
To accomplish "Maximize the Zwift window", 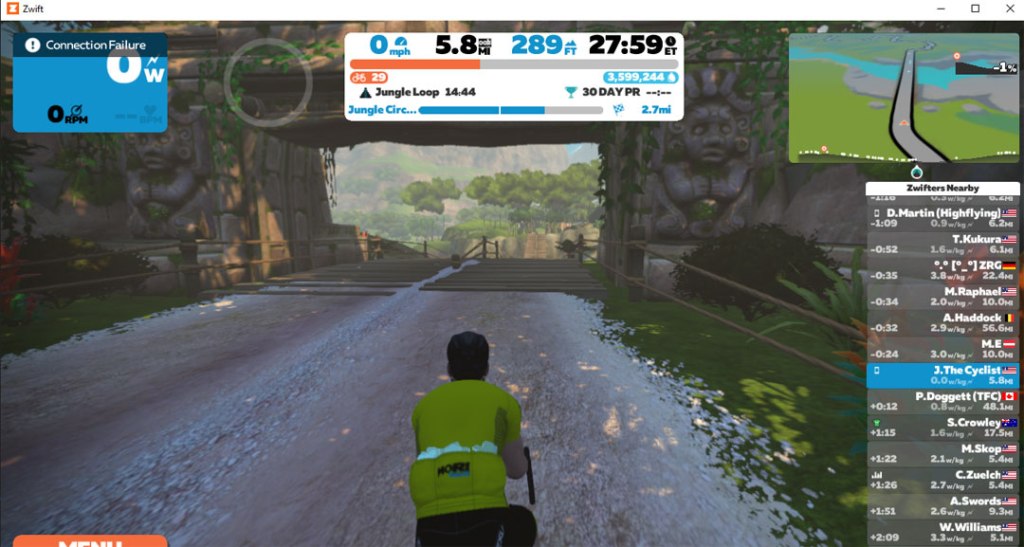I will pos(975,8).
